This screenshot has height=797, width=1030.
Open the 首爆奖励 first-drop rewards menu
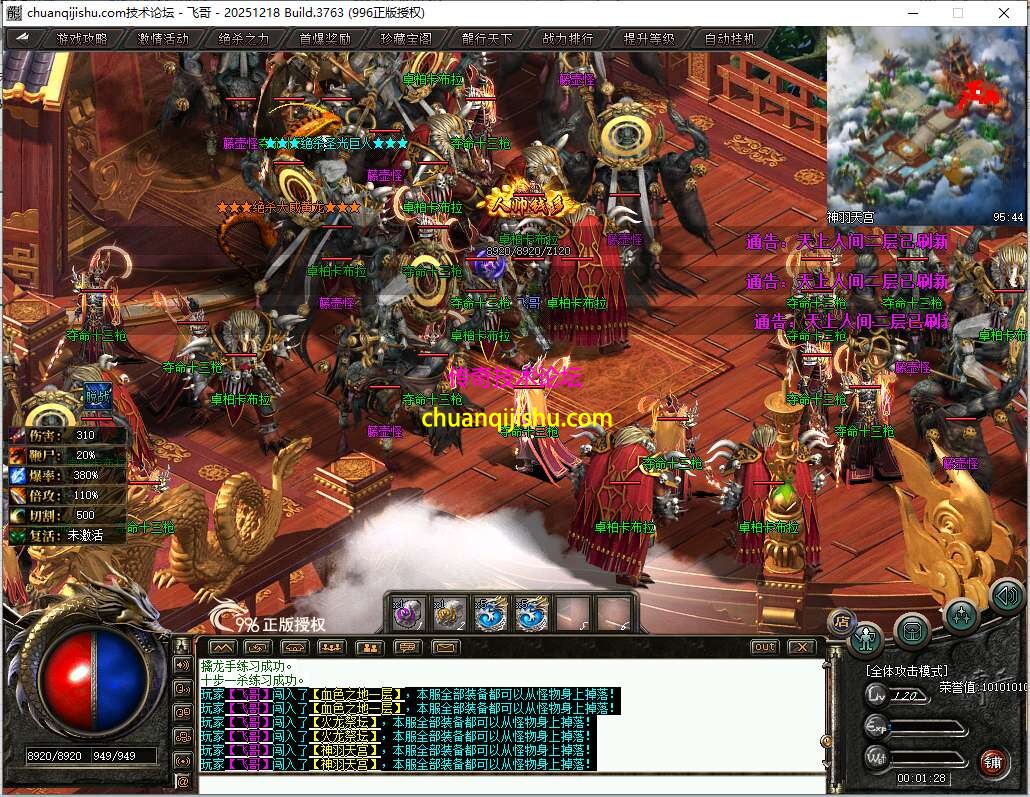[325, 39]
